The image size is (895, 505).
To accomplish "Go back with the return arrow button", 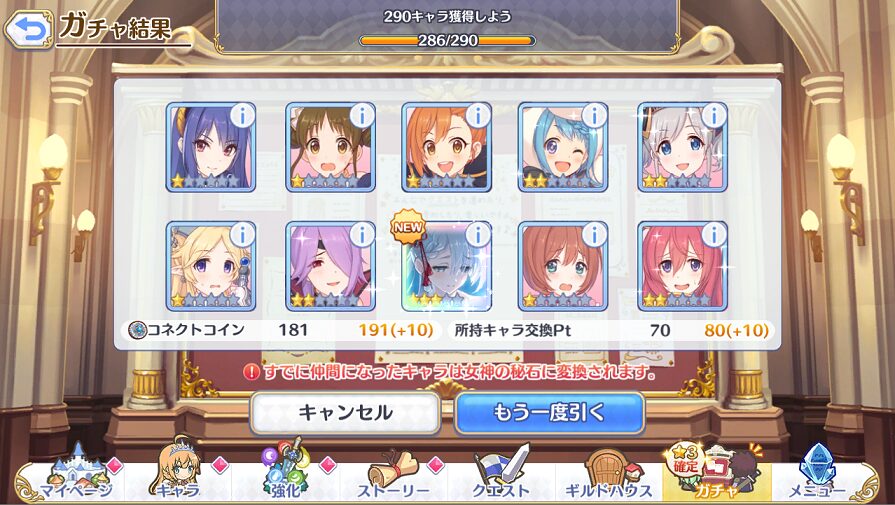I will (x=27, y=28).
